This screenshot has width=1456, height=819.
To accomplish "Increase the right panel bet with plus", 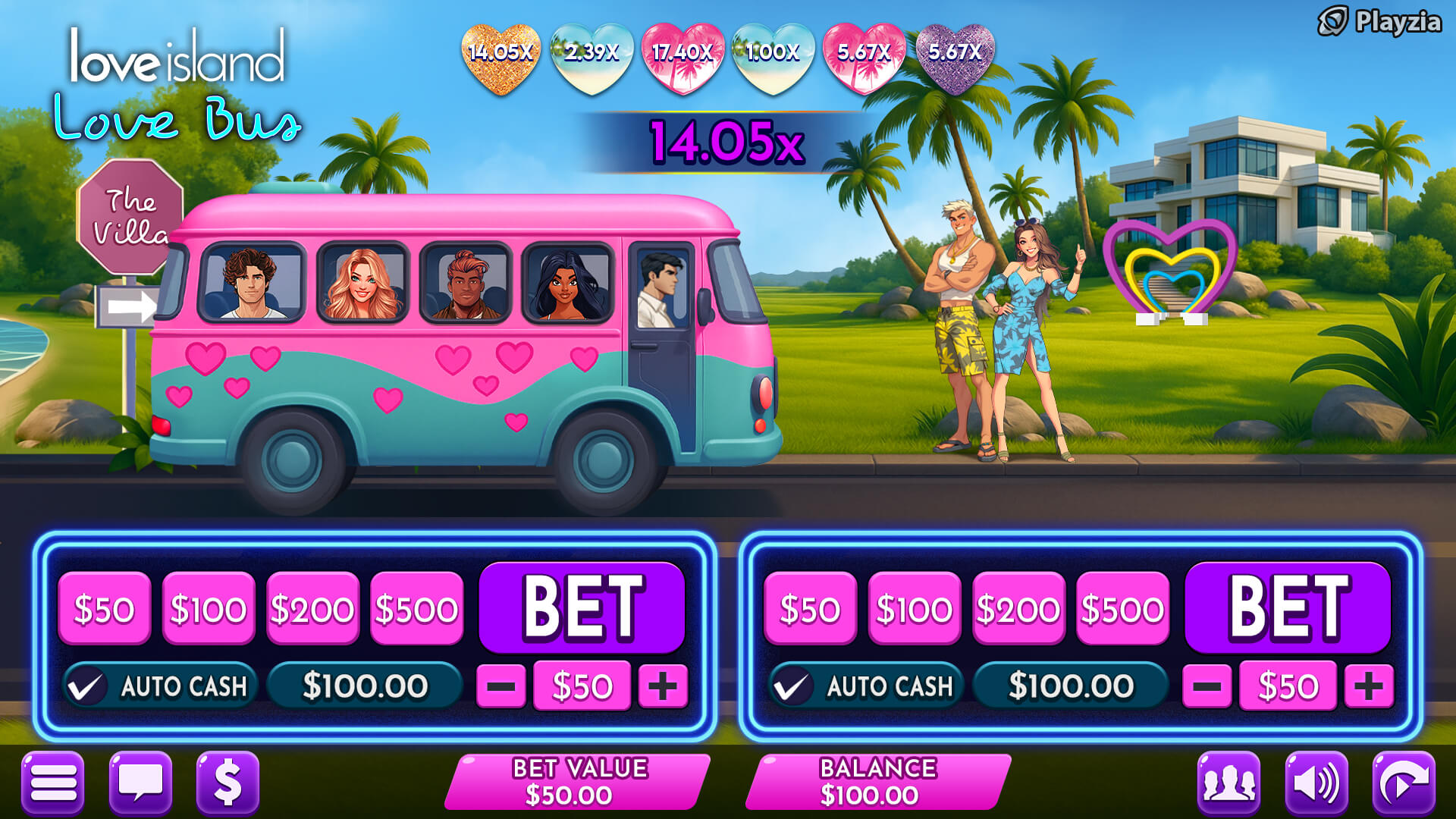I will (x=1368, y=686).
